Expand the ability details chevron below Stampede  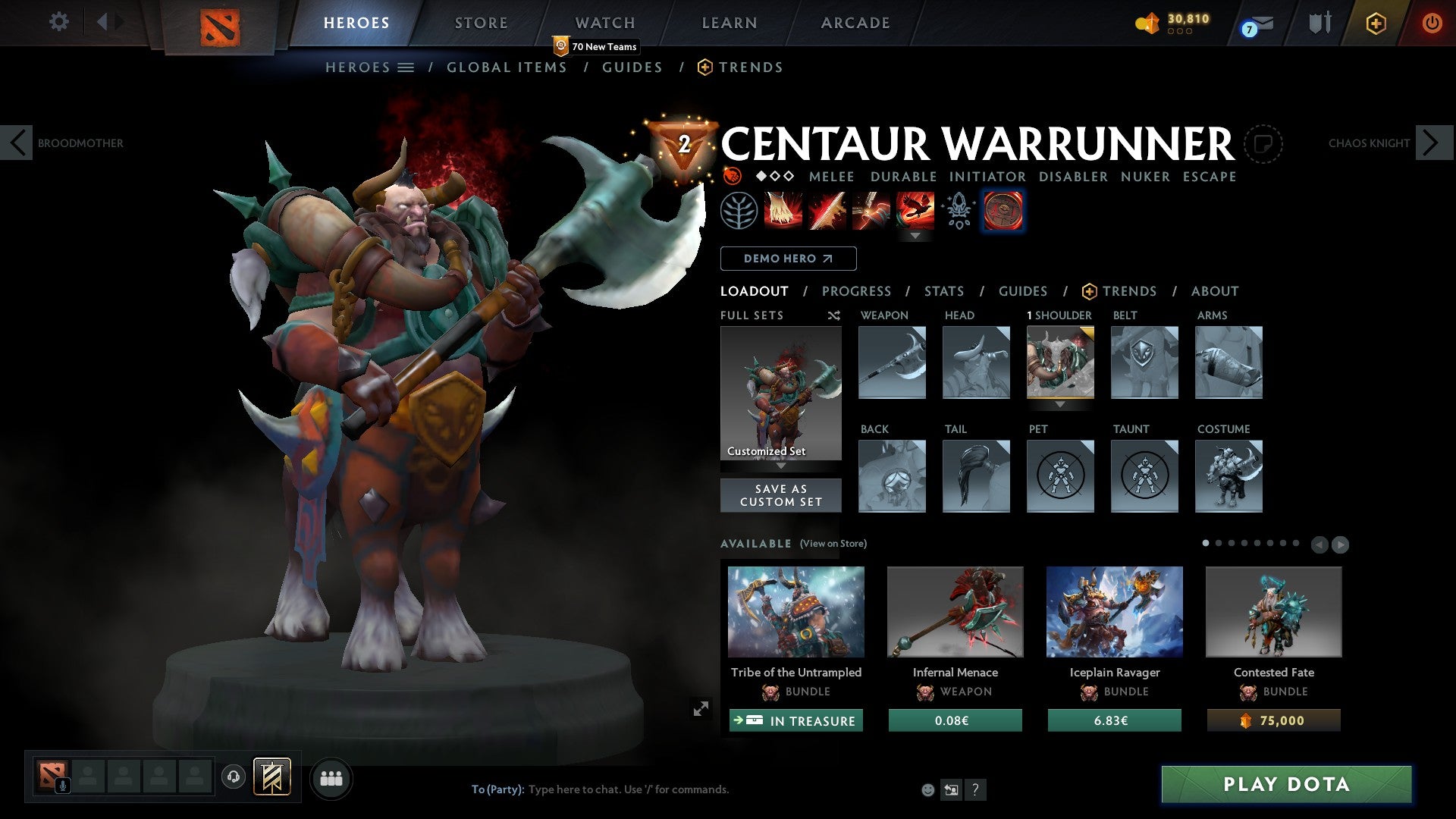point(916,236)
